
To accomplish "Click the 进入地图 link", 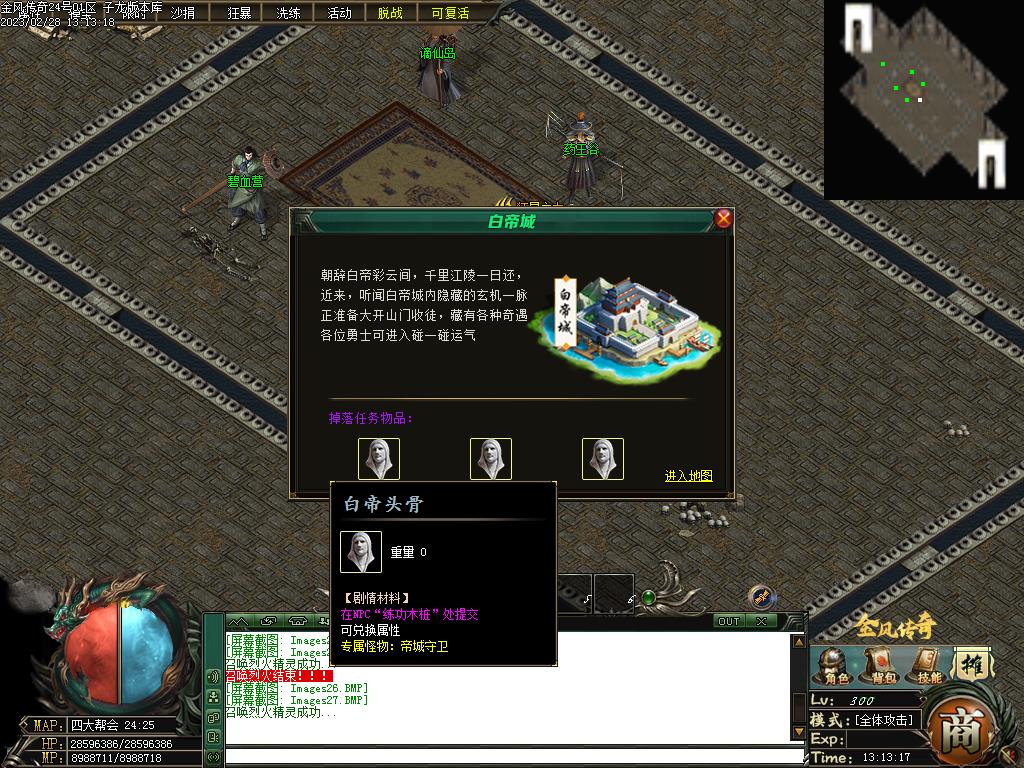I will [689, 476].
